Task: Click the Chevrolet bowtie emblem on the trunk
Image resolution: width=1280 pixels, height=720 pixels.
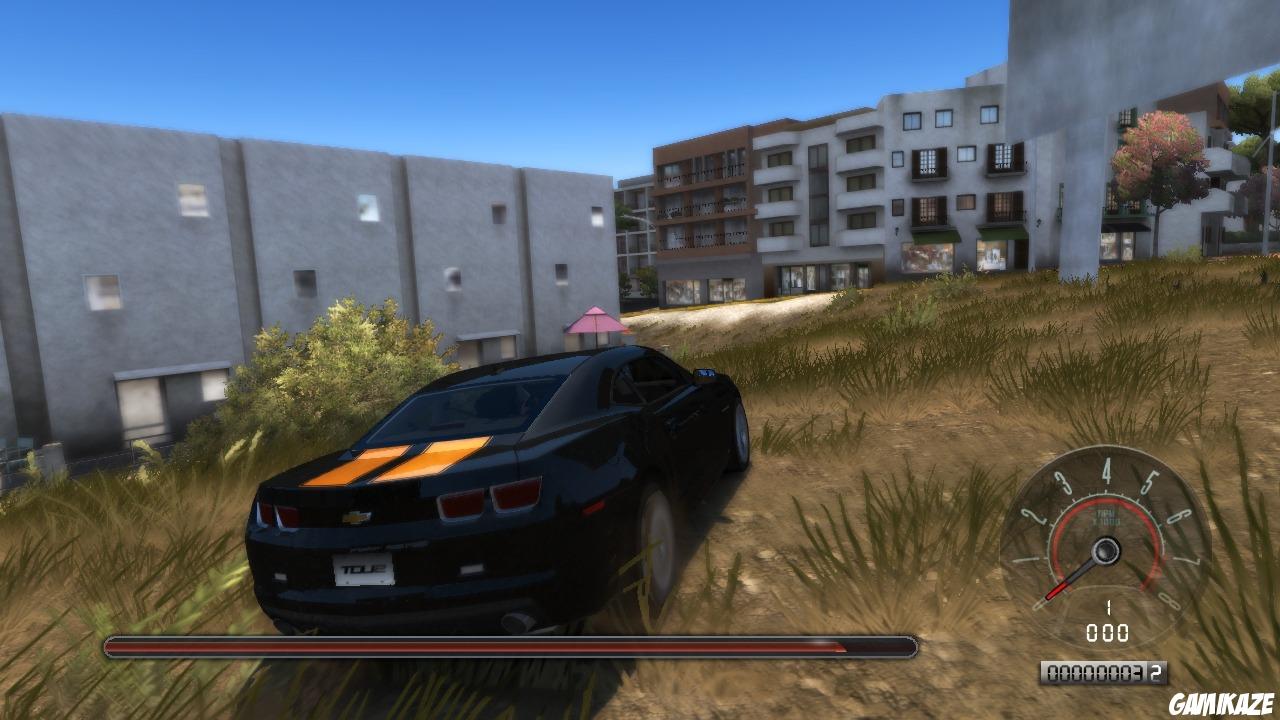Action: [x=356, y=515]
